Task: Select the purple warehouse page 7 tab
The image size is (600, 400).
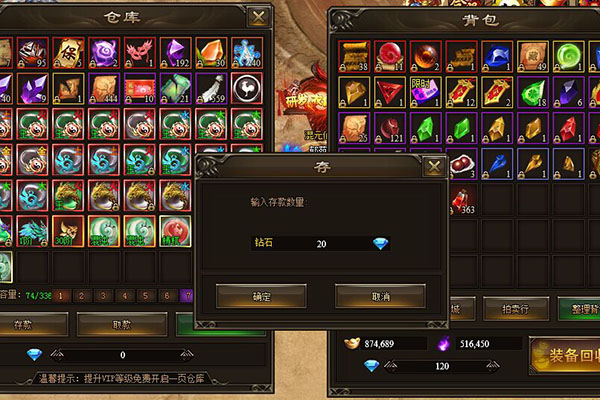Action: pyautogui.click(x=187, y=296)
